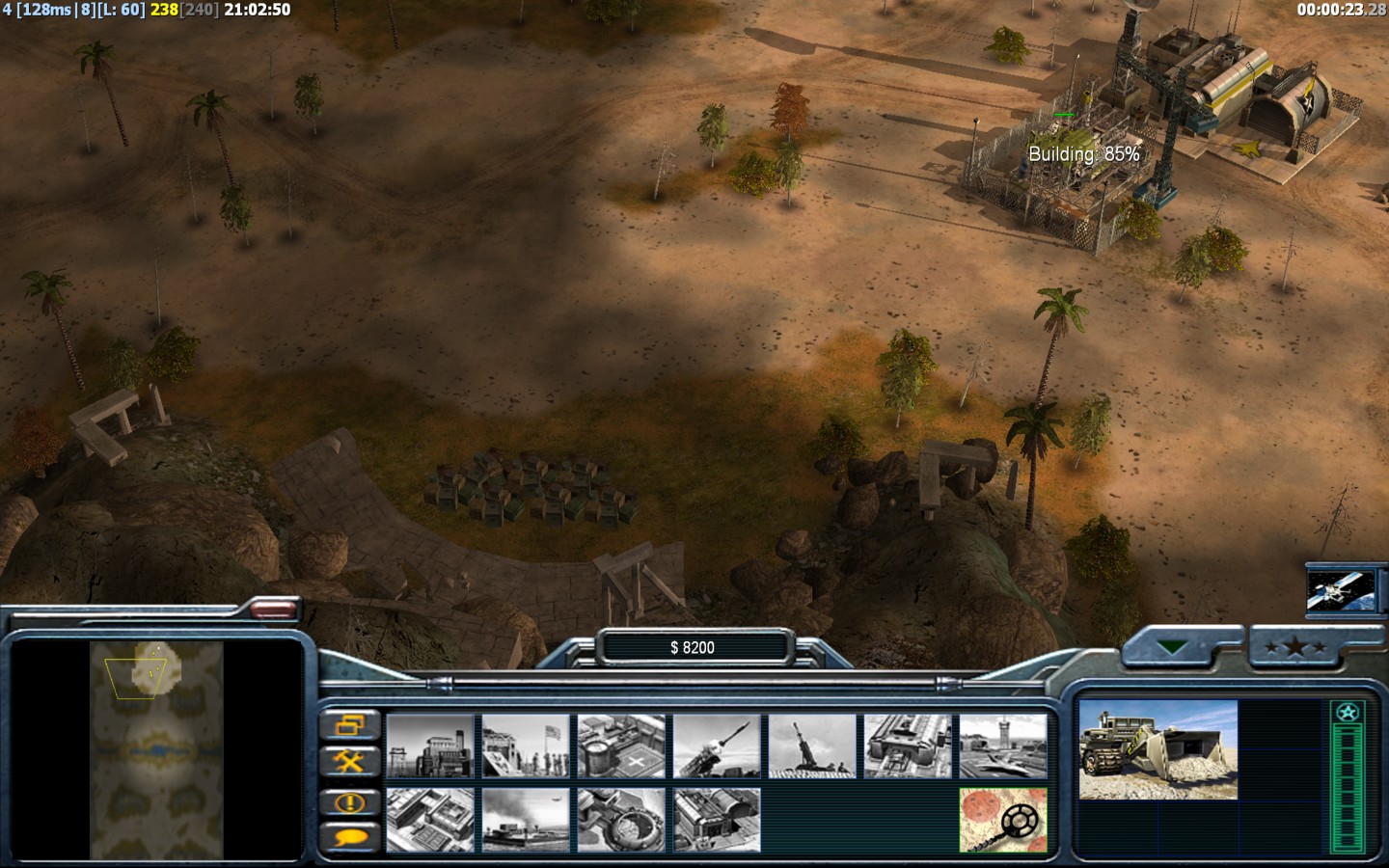The width and height of the screenshot is (1389, 868).
Task: Activate the mine-clearing detector command
Action: pos(1003,820)
